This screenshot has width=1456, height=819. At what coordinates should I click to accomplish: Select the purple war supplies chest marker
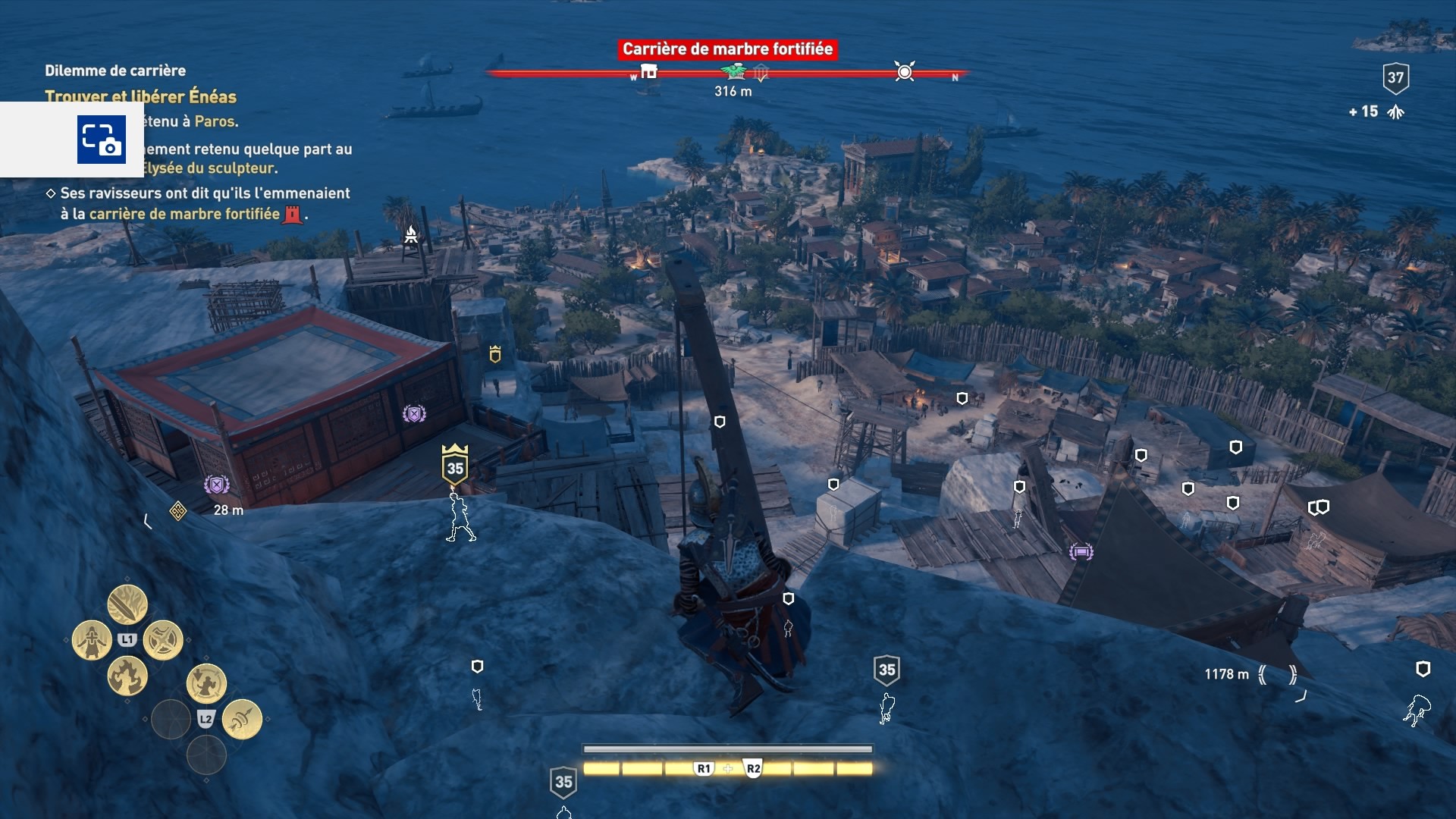coord(1081,551)
